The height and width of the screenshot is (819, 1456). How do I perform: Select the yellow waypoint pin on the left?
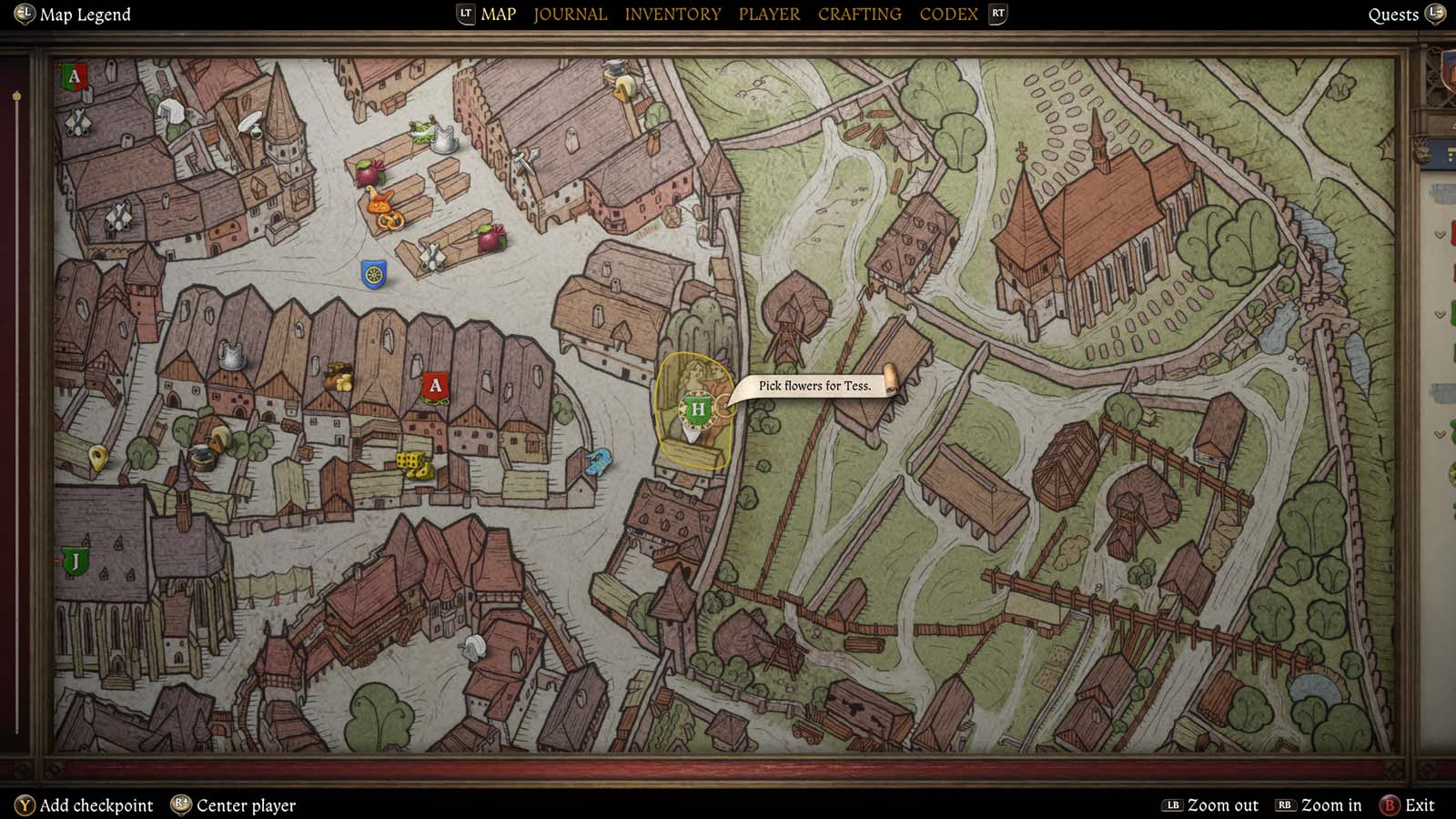click(98, 452)
